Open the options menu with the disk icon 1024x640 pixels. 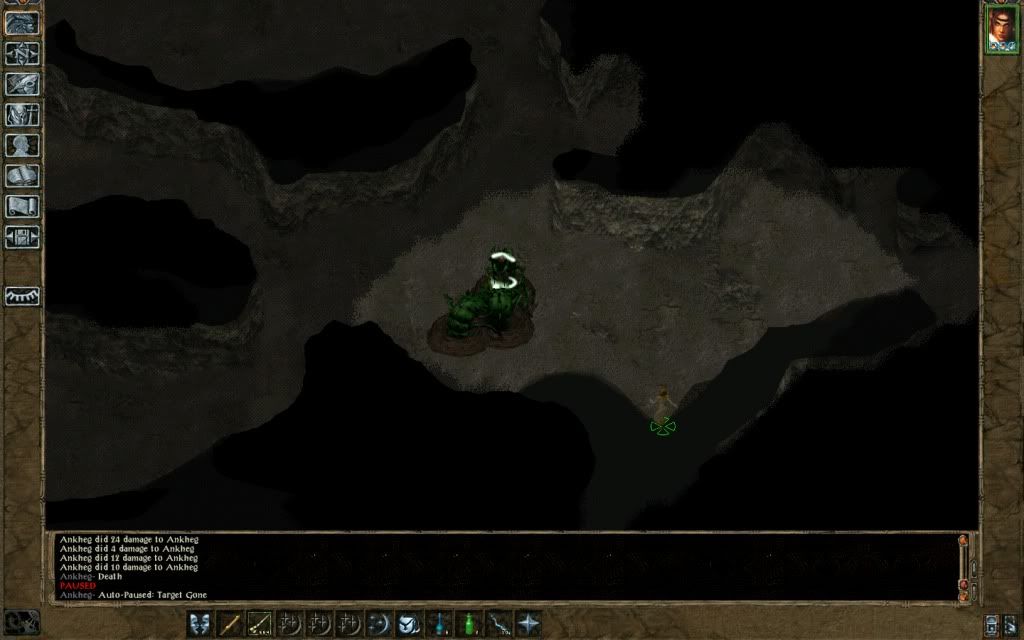pos(22,238)
